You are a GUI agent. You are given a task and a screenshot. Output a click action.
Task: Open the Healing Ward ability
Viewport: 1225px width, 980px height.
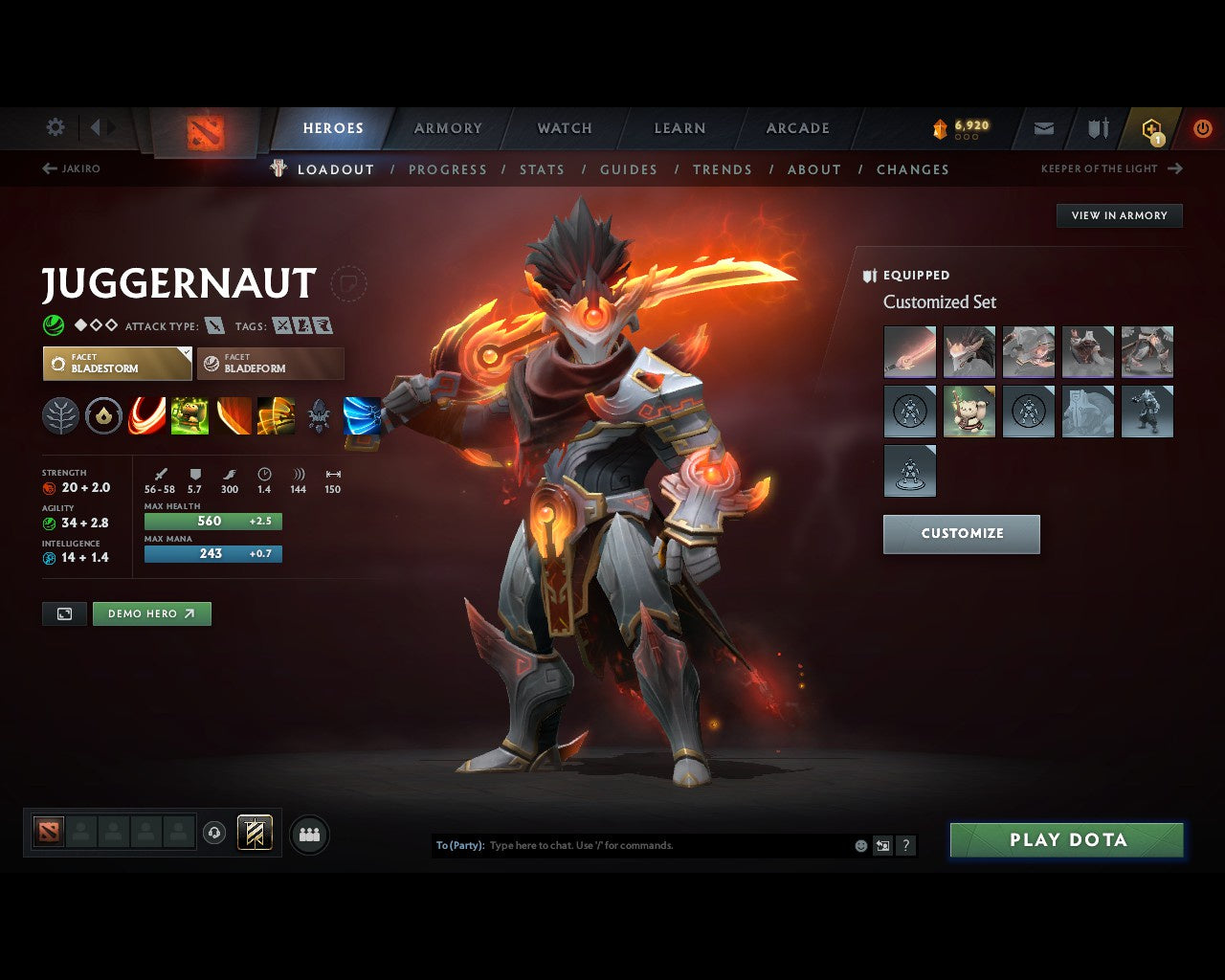pyautogui.click(x=189, y=414)
